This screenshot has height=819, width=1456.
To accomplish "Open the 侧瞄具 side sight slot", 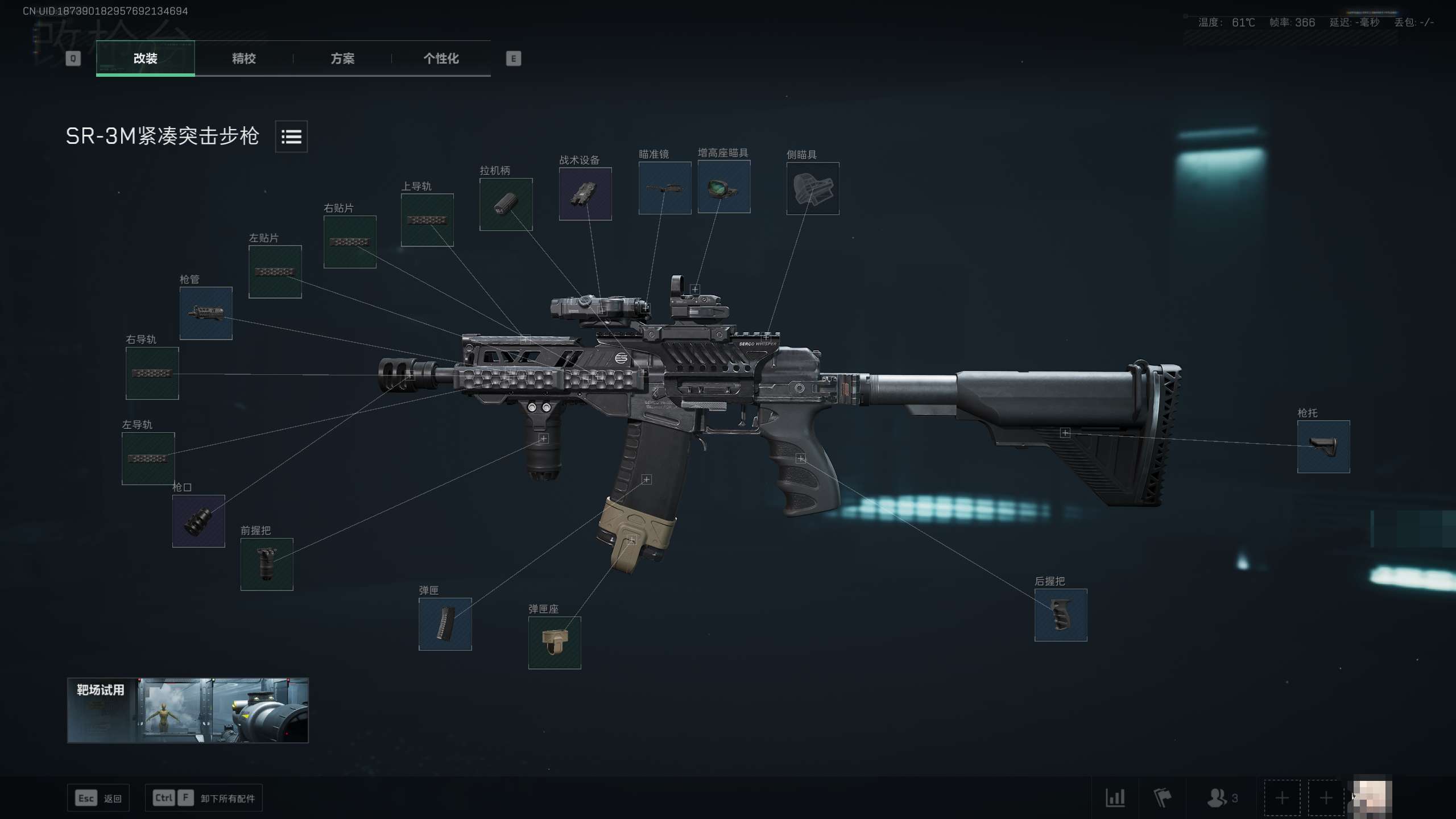I will pyautogui.click(x=813, y=188).
